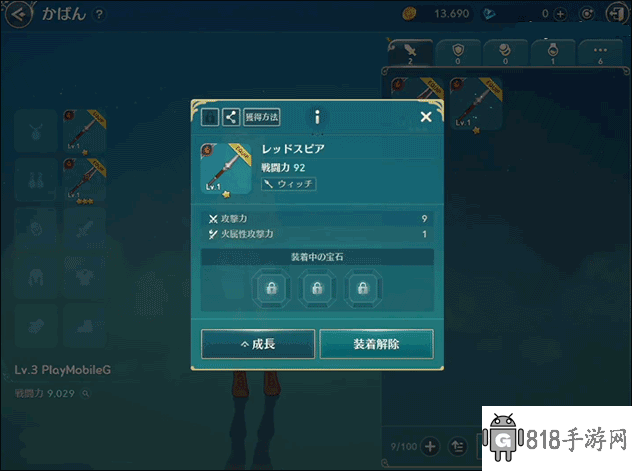Go back from the かばん screen

17,14
